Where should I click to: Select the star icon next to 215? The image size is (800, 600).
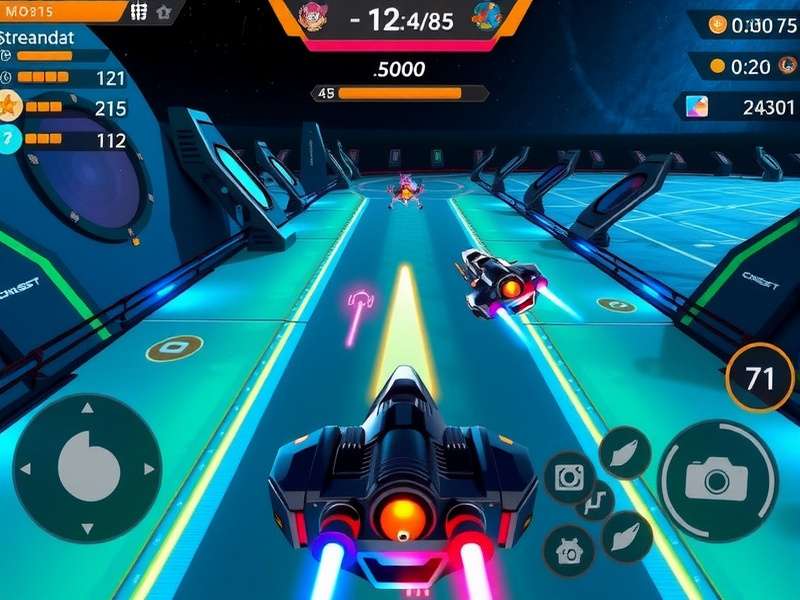[x=9, y=106]
